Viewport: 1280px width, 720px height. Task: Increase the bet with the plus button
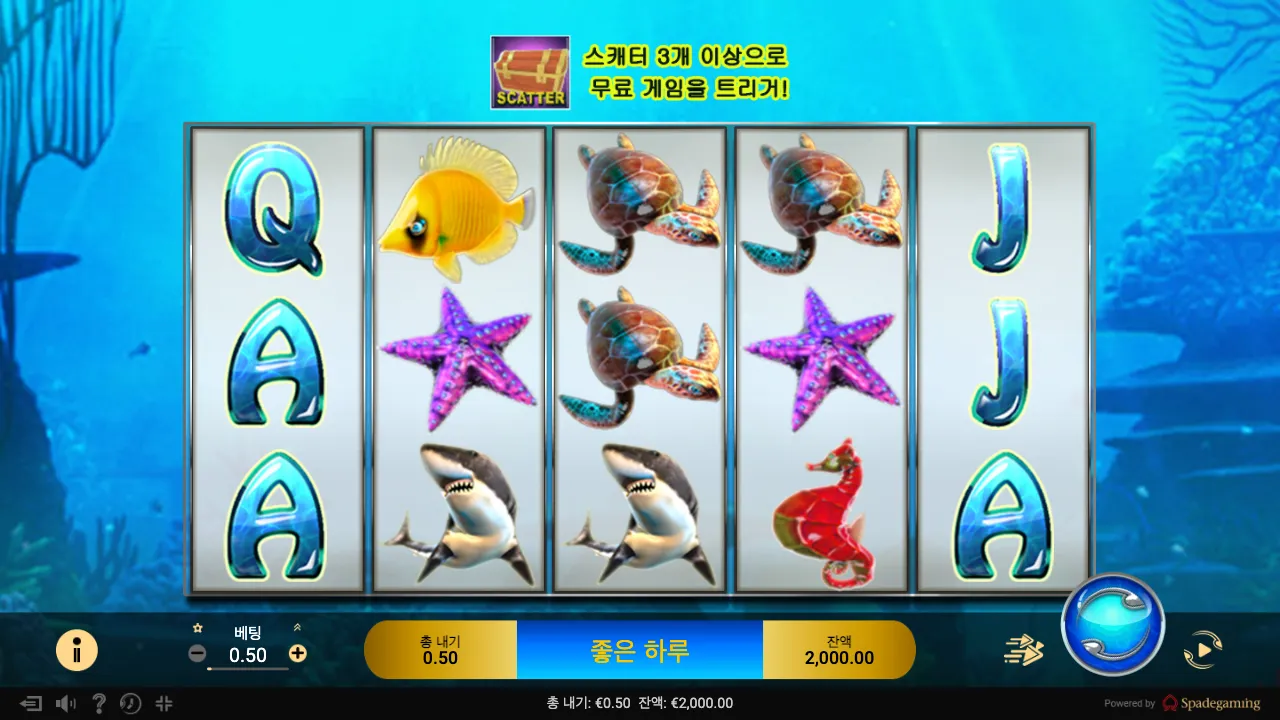[x=297, y=654]
